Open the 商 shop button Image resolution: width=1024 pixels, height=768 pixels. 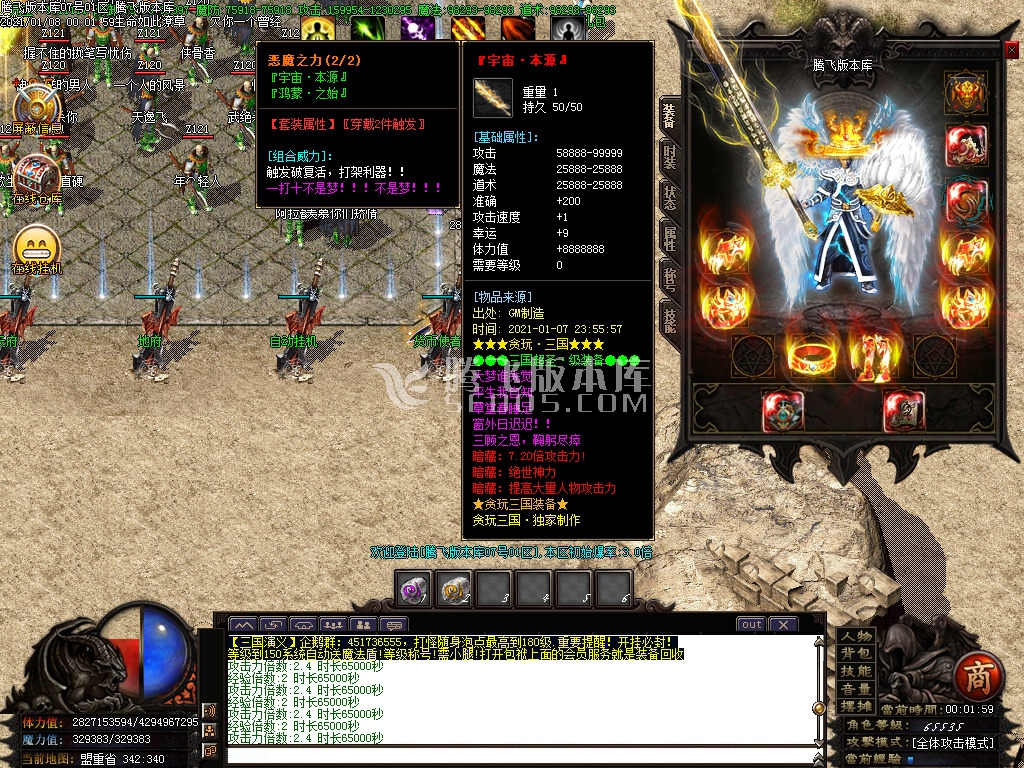tap(974, 679)
